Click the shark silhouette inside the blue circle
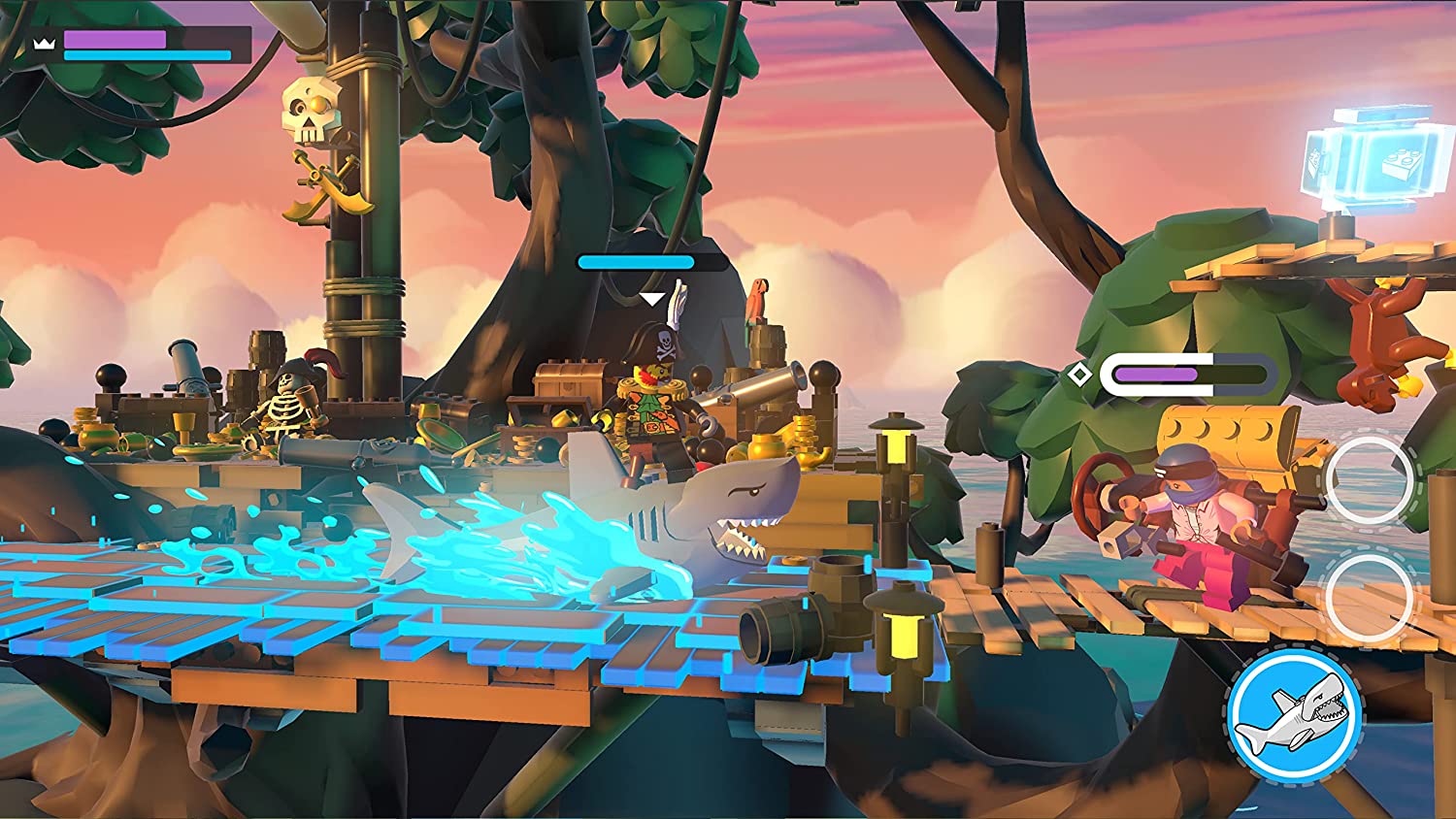This screenshot has height=819, width=1456. pos(1294,716)
